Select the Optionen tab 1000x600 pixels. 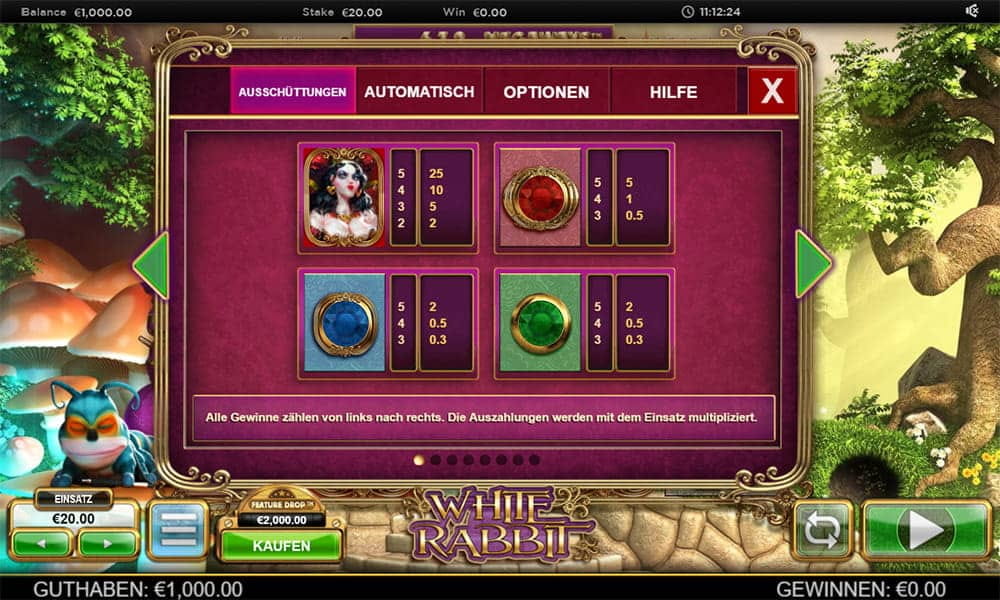coord(546,92)
